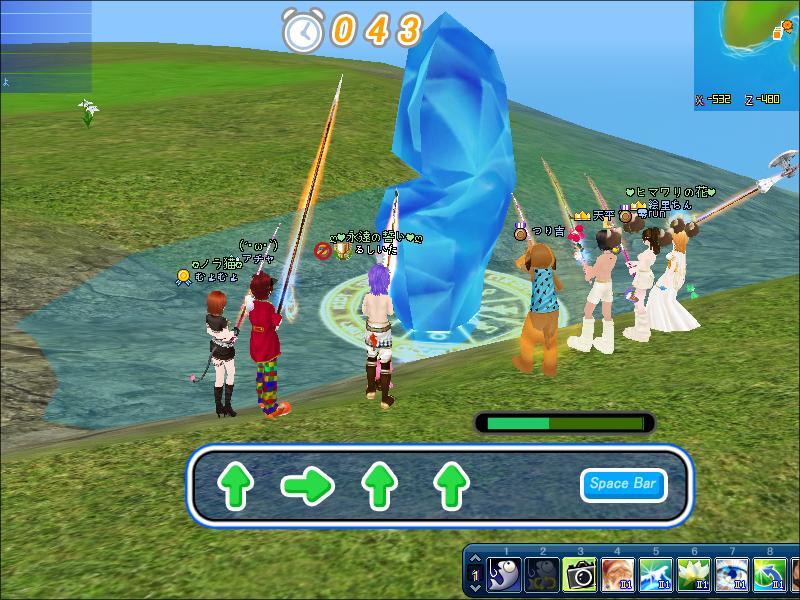Screen dimensions: 800x600
Task: Click the dimmed fish icon in slot 2
Action: point(542,575)
